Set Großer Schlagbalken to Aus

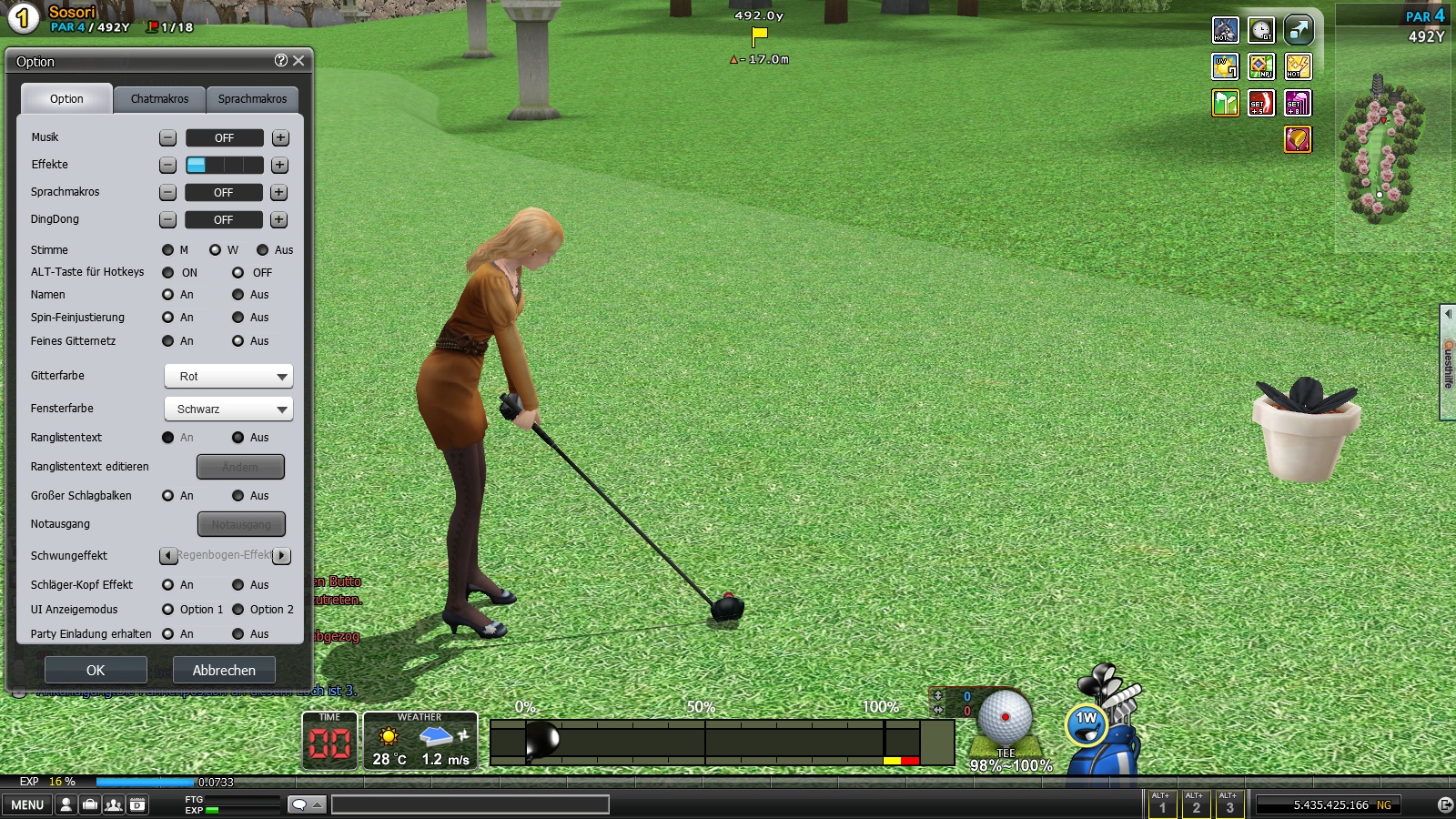tap(238, 496)
